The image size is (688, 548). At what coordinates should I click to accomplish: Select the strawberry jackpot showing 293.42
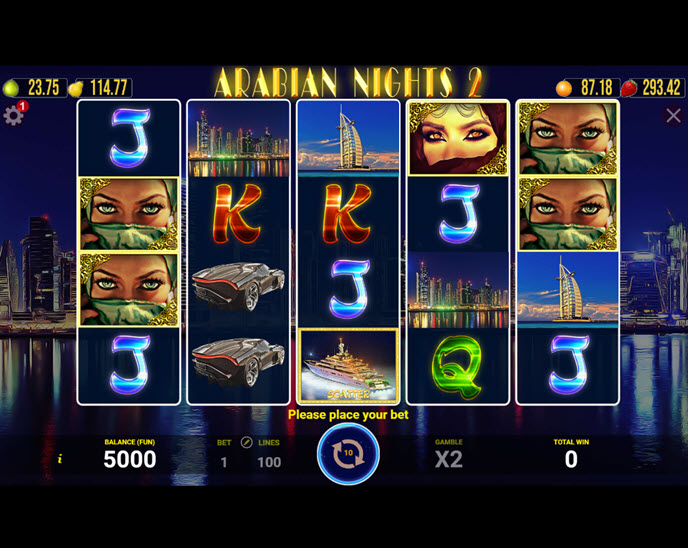[x=652, y=88]
